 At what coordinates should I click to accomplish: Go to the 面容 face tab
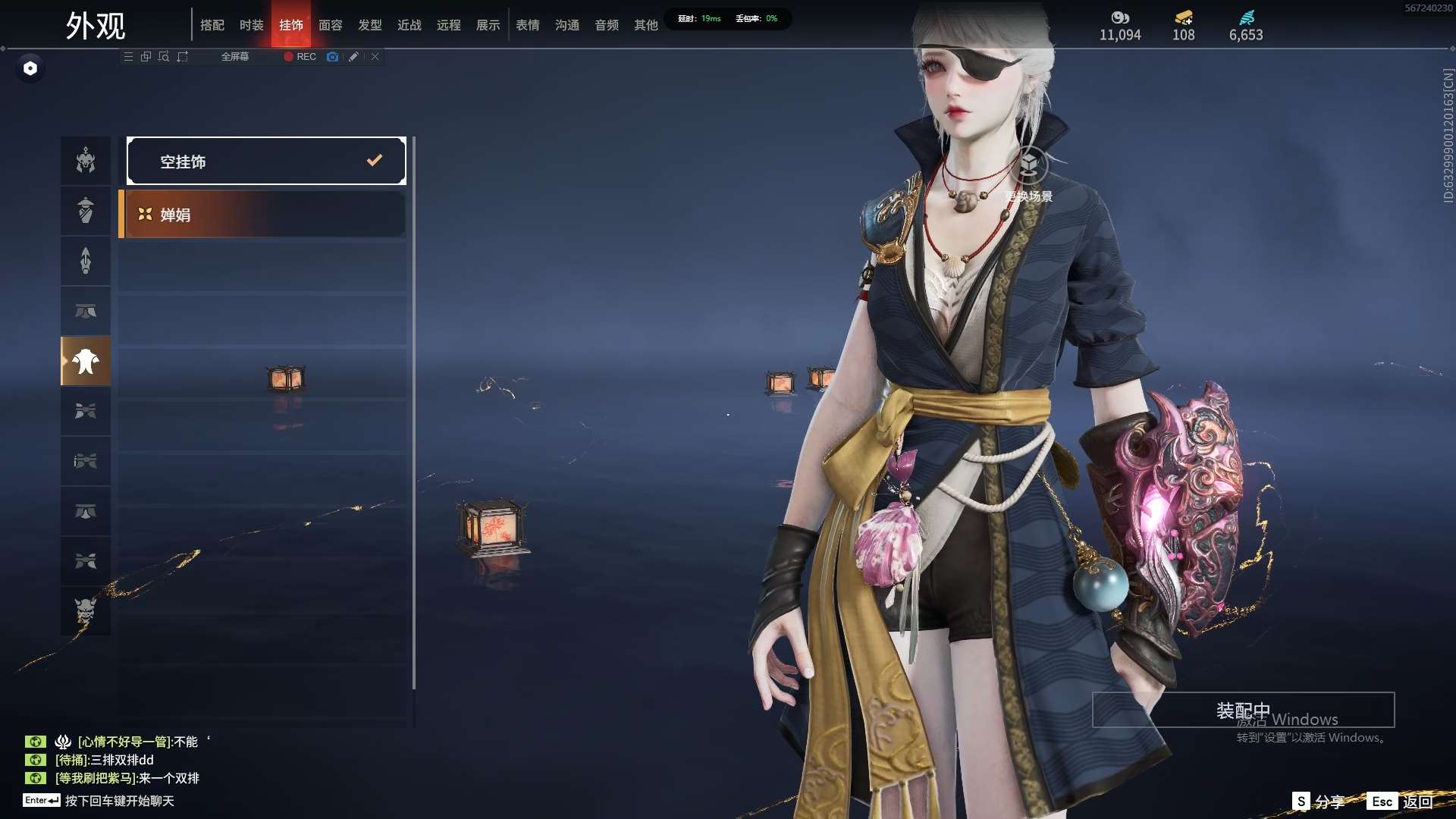coord(331,25)
